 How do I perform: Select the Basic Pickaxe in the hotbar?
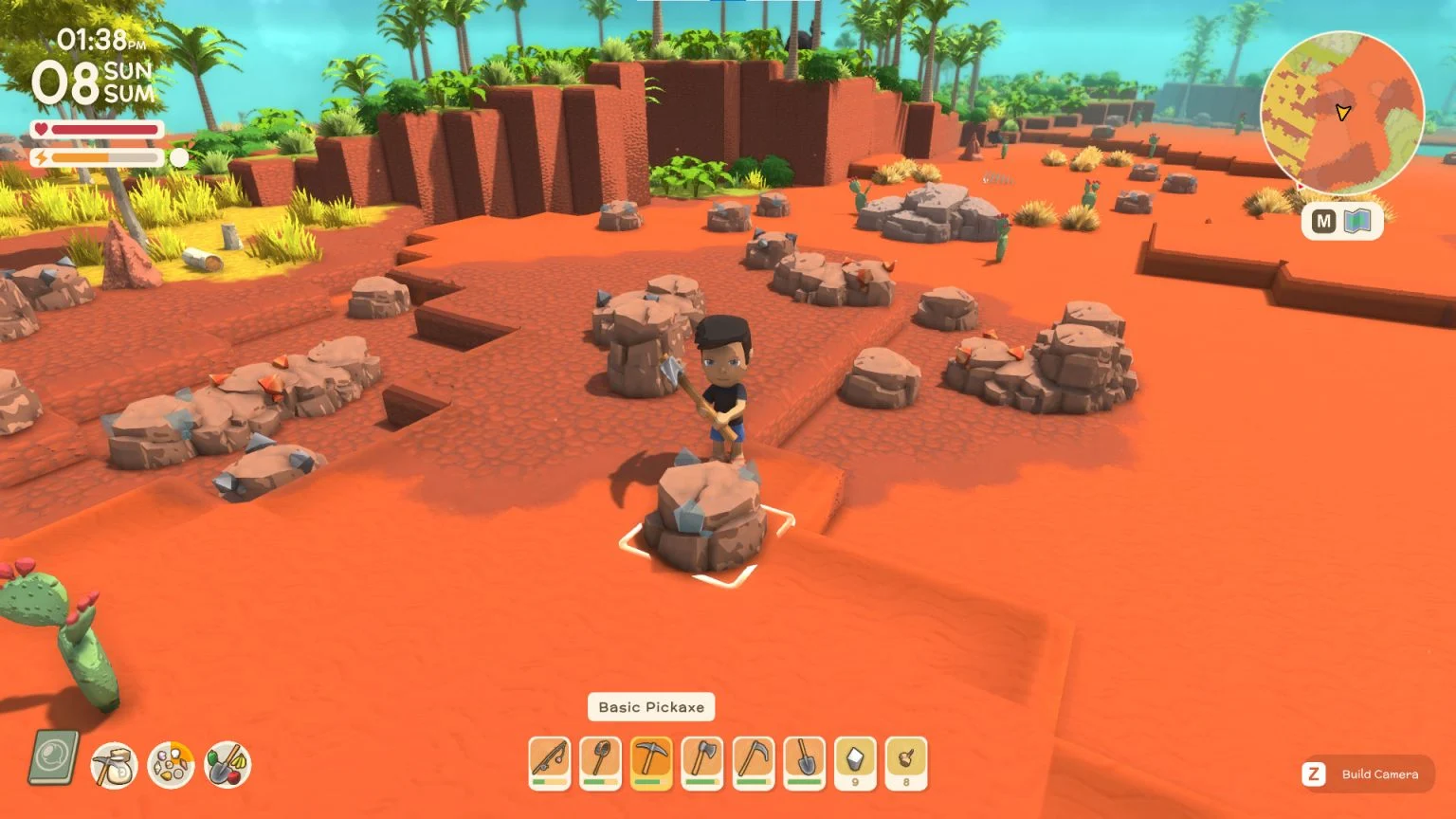click(x=650, y=763)
